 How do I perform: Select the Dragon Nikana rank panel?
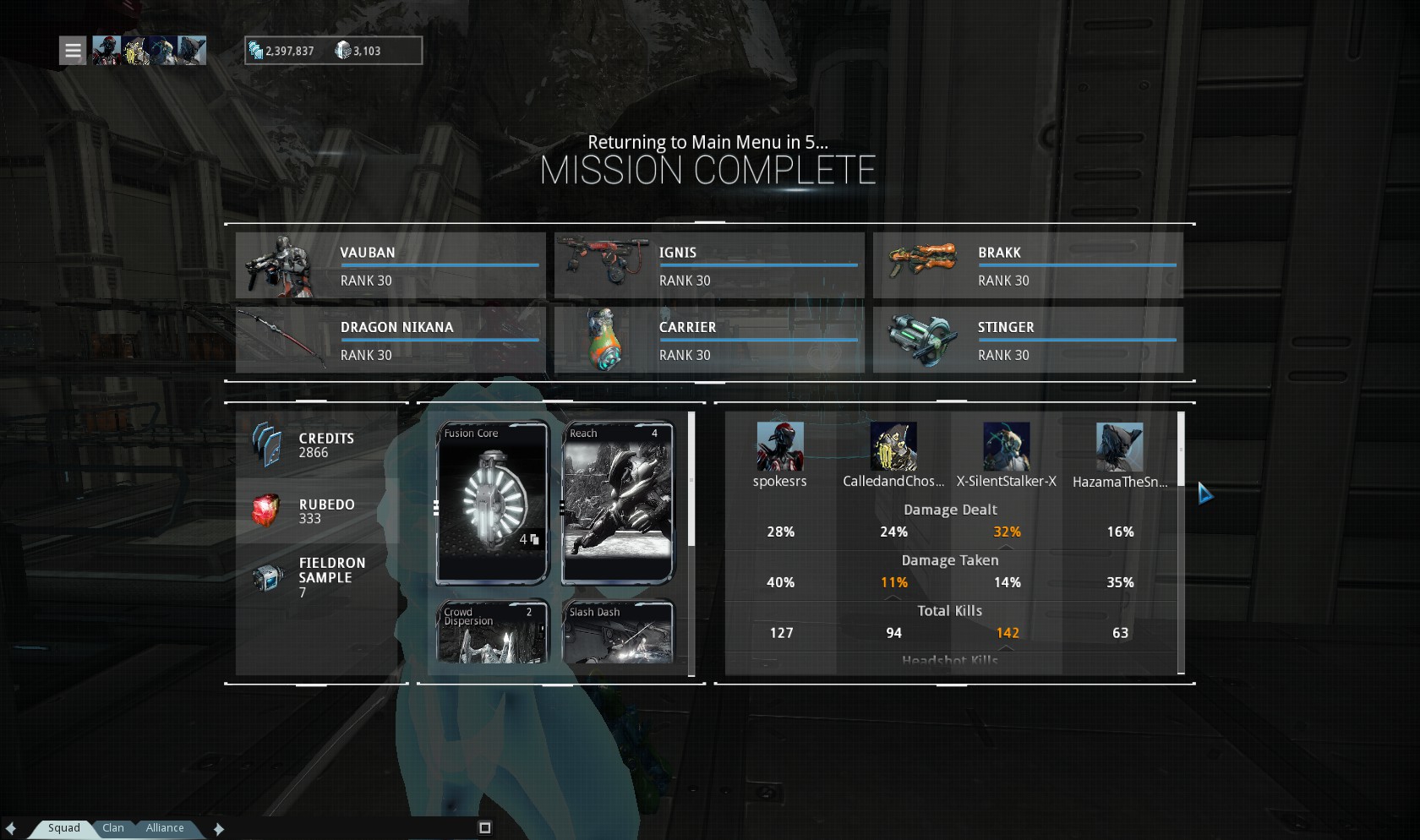390,340
